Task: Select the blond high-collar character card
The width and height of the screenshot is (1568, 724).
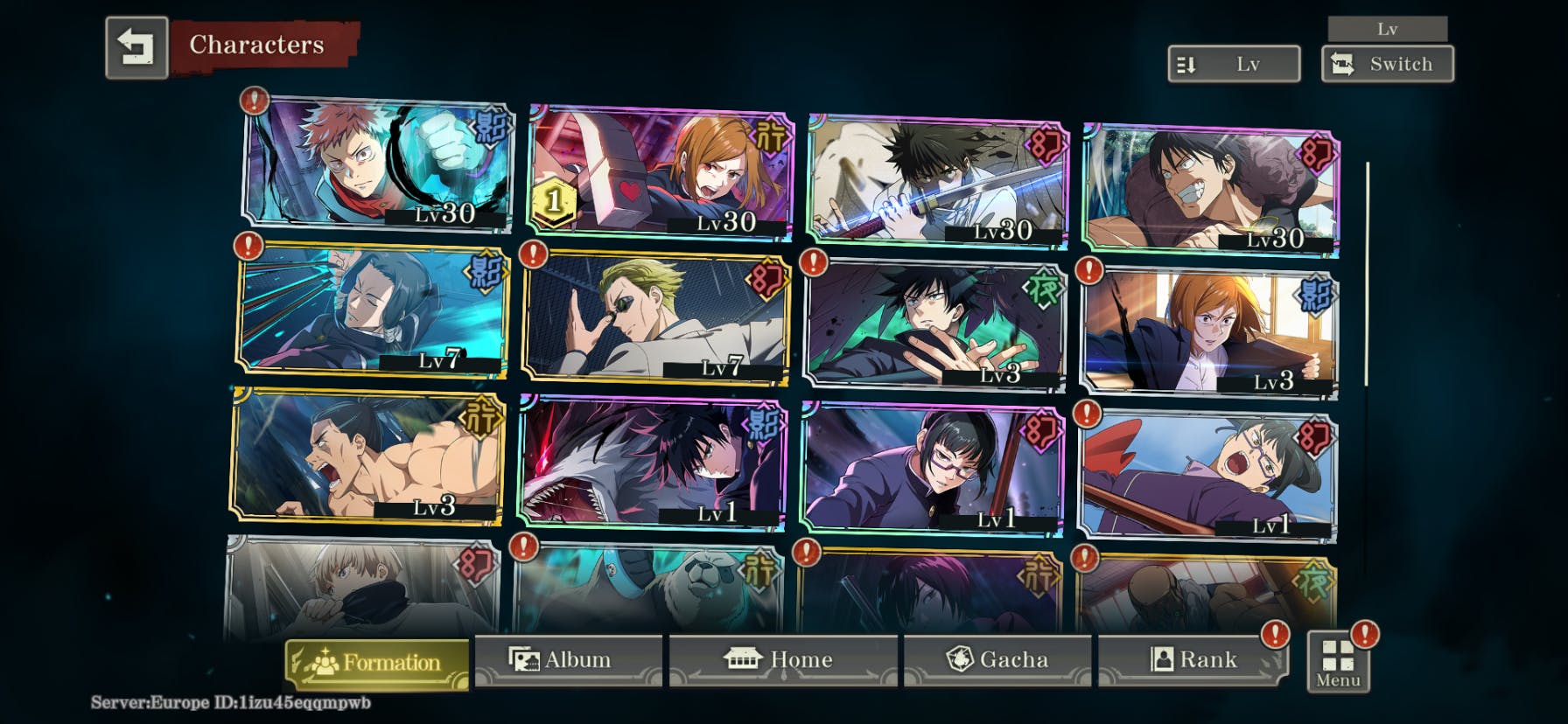Action: click(x=360, y=584)
